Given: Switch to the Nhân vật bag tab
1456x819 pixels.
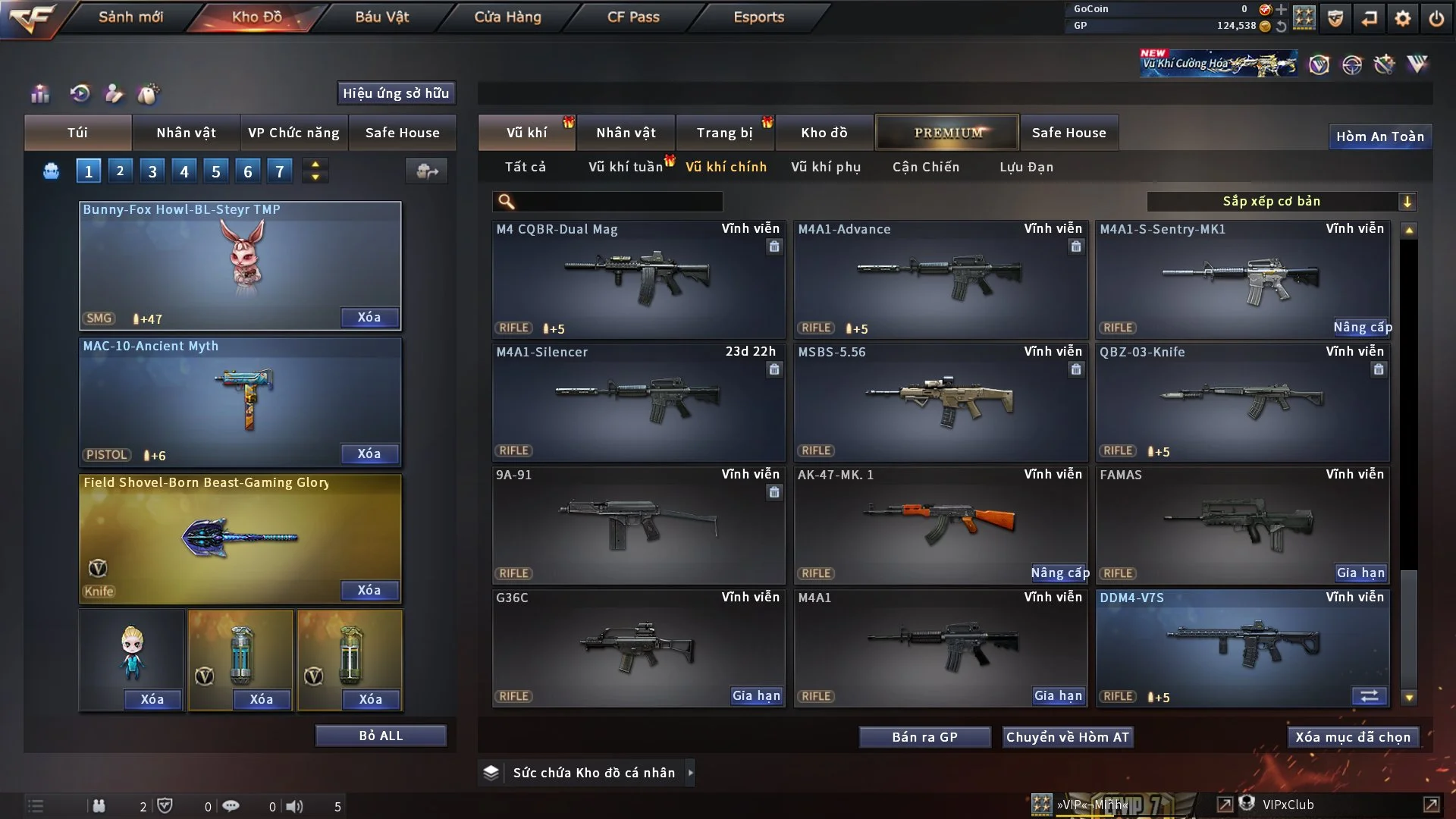Looking at the screenshot, I should 186,133.
